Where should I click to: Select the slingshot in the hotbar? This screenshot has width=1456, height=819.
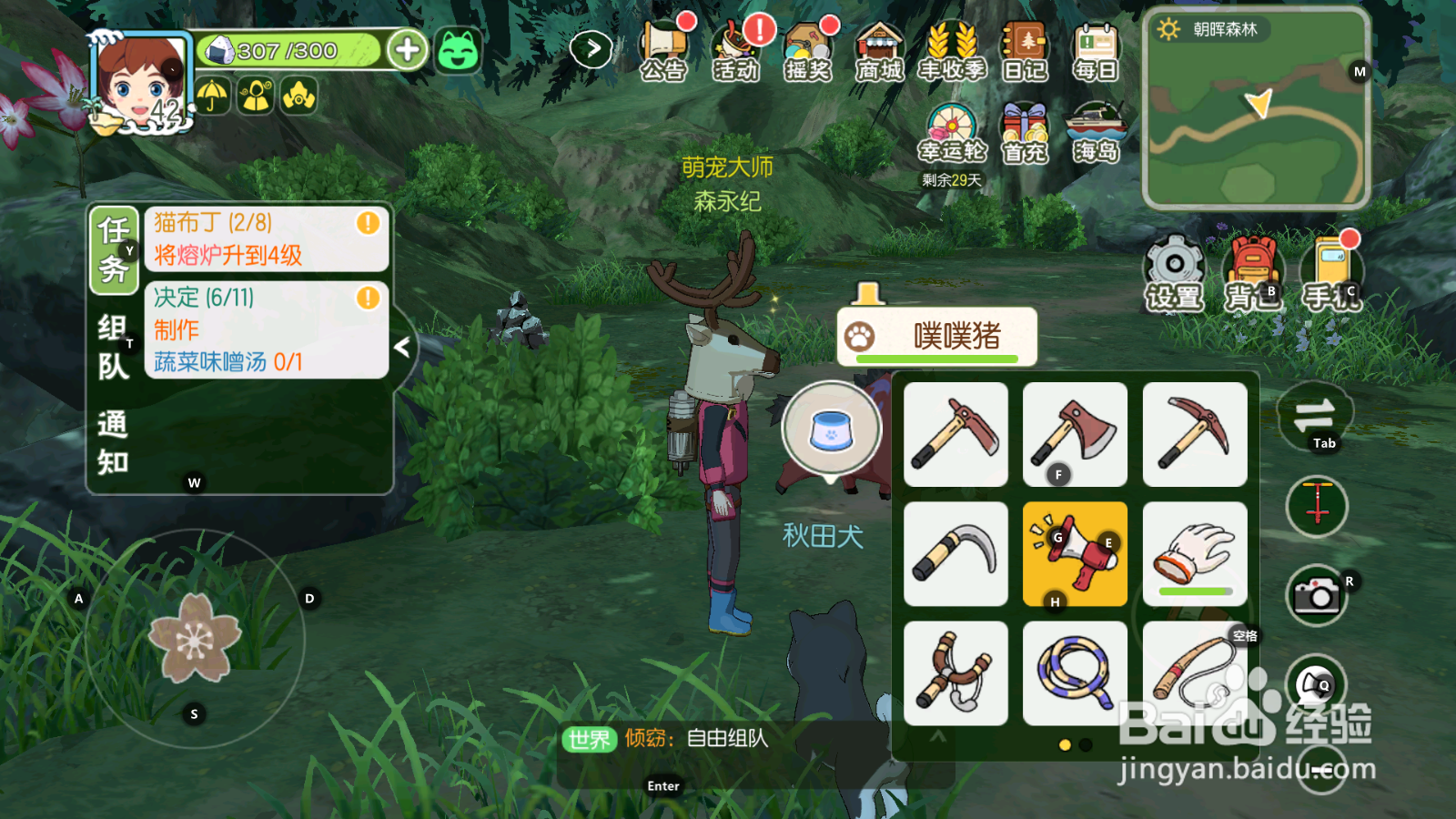tap(955, 673)
